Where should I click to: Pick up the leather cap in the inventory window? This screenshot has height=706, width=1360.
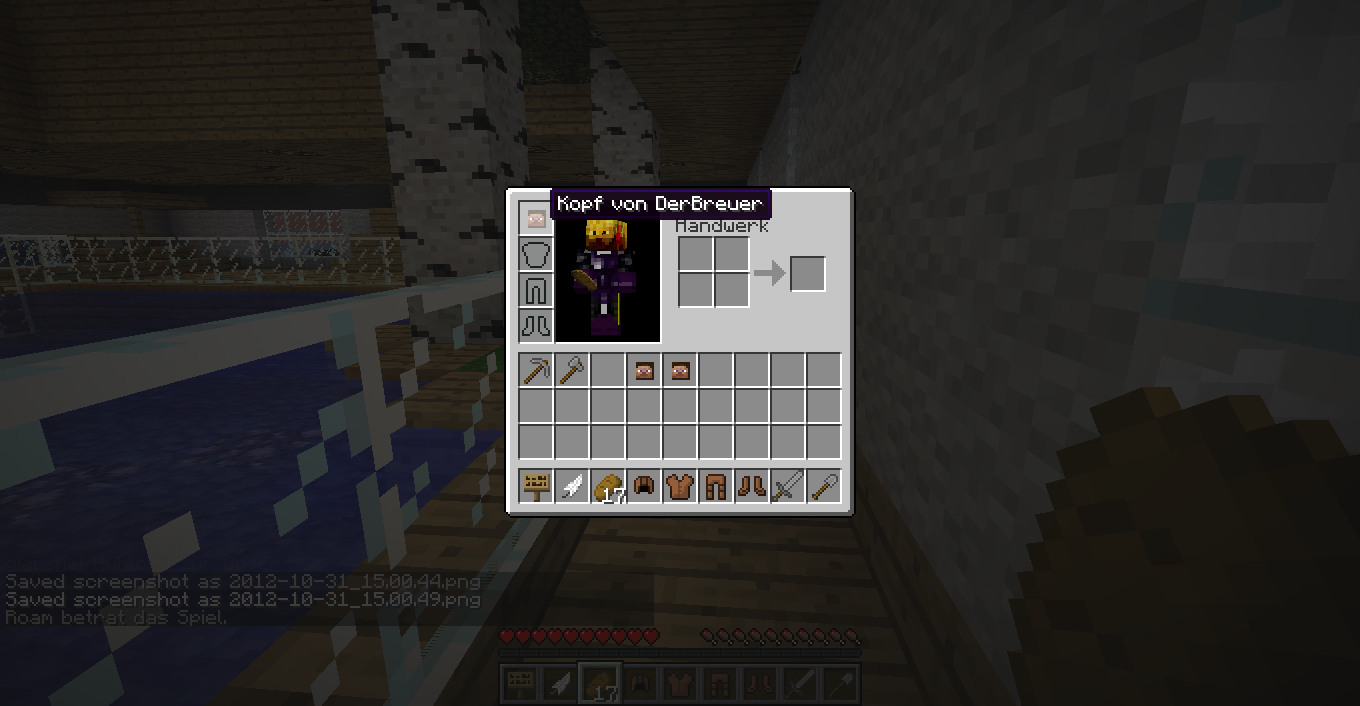point(644,487)
